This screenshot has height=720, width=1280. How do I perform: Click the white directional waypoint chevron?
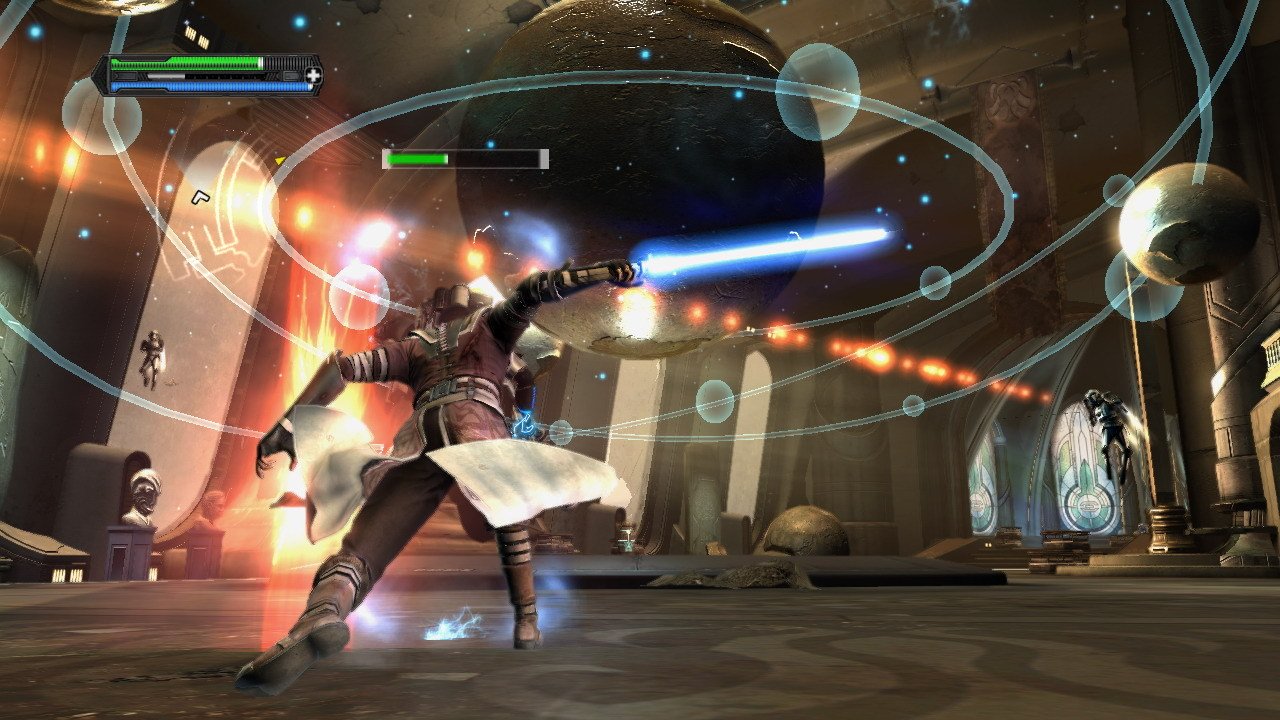click(x=203, y=196)
